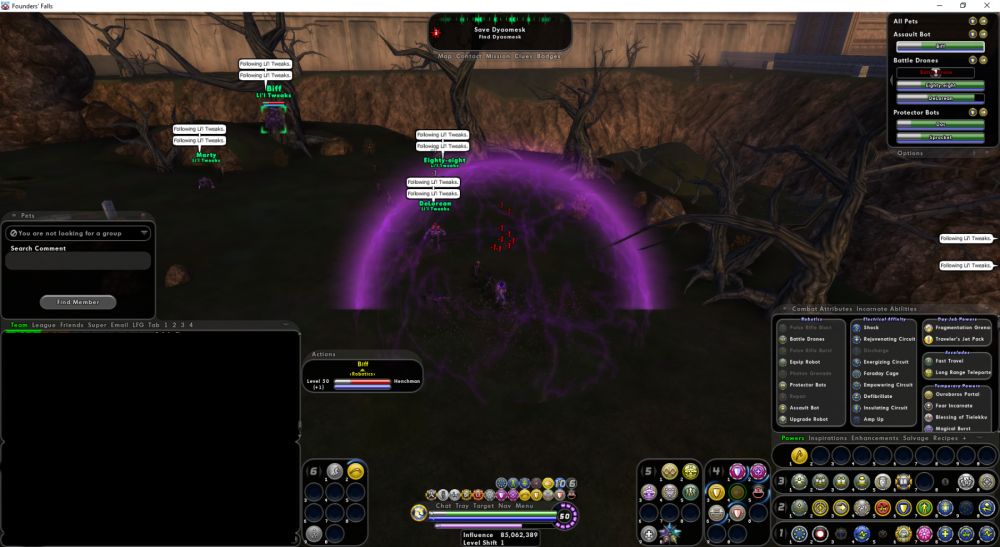
Task: Activate Faraday Cage in the powers list
Action: [x=880, y=373]
